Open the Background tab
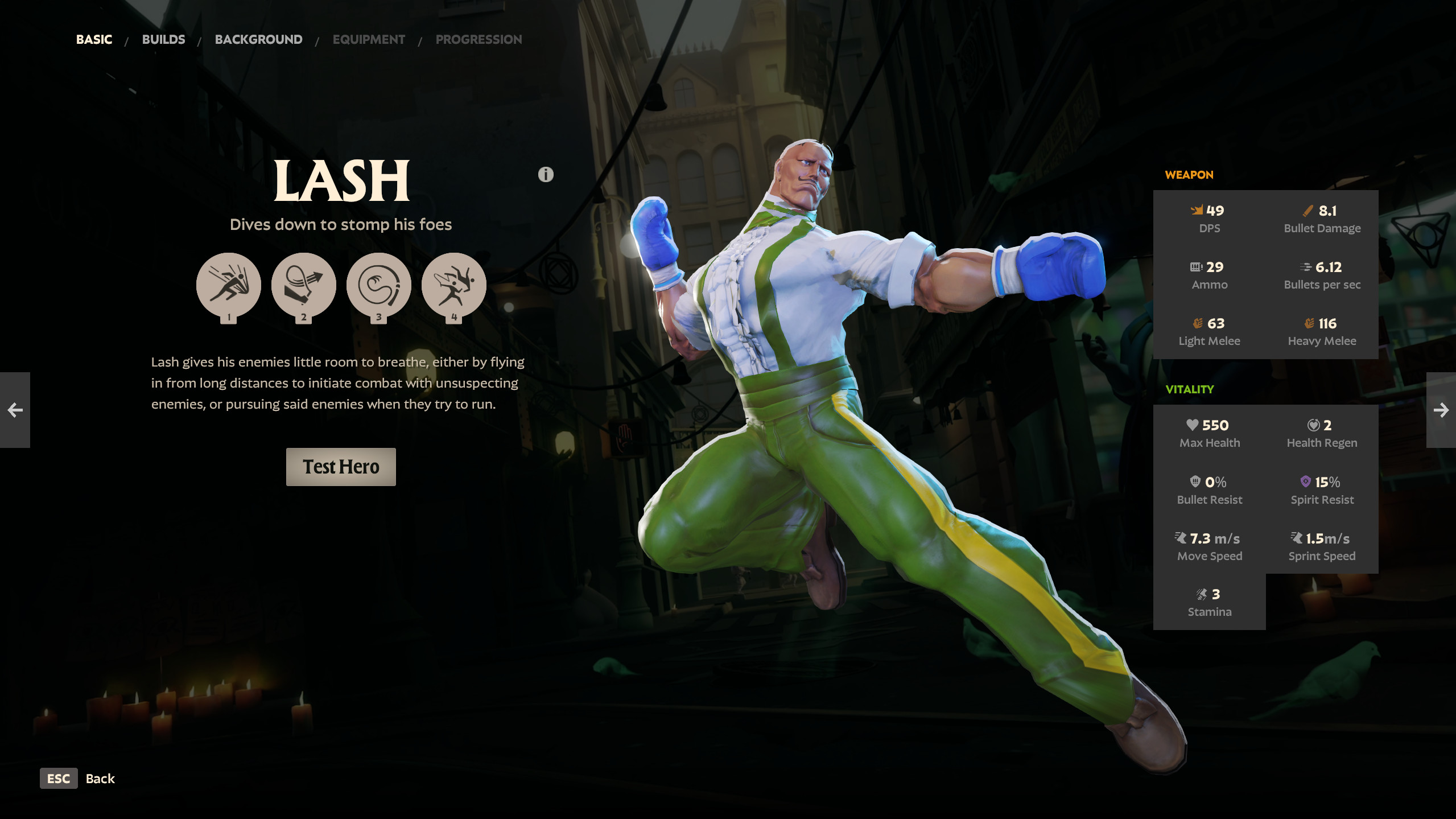 pos(258,39)
